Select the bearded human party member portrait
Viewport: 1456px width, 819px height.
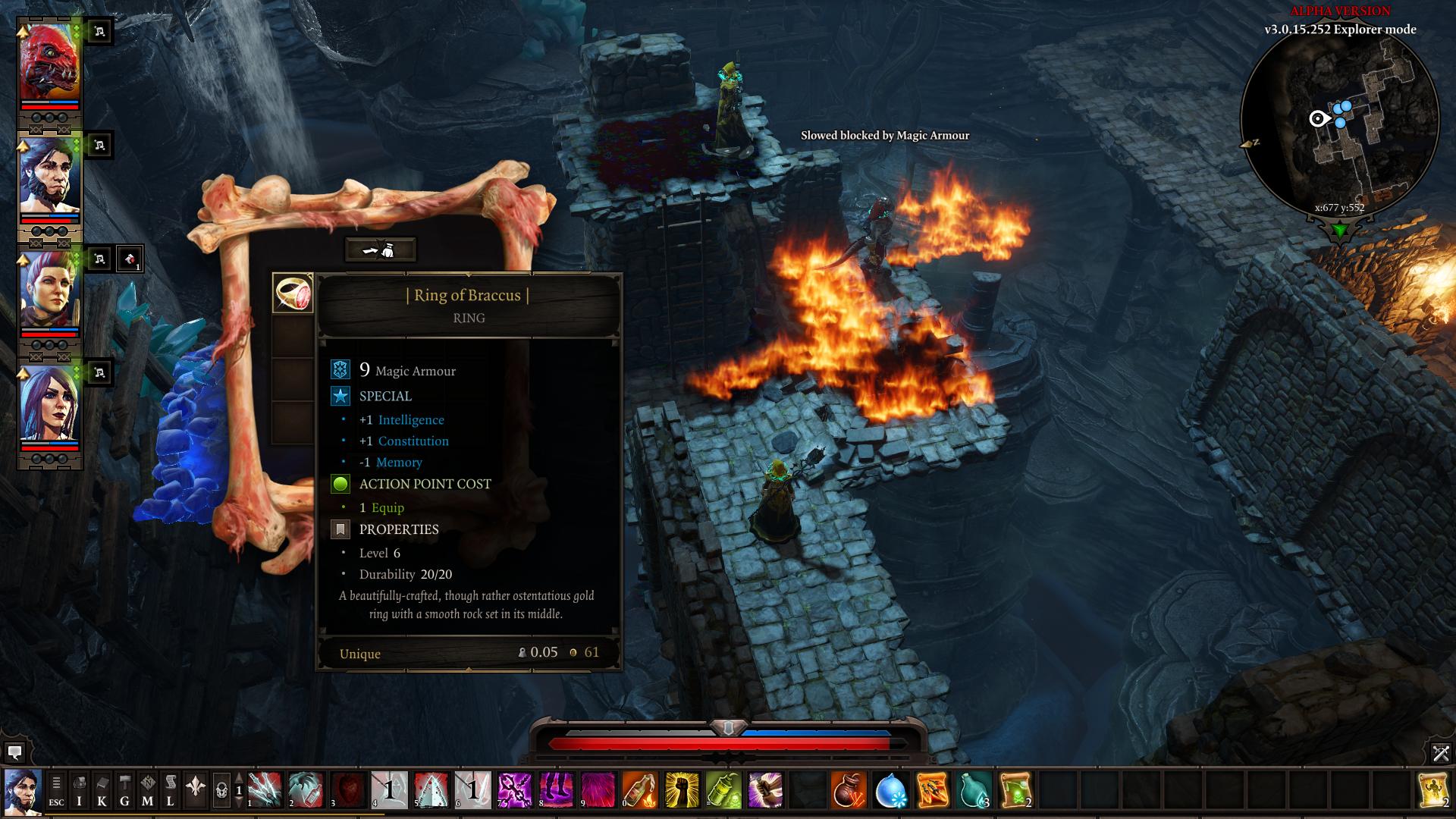tap(49, 177)
